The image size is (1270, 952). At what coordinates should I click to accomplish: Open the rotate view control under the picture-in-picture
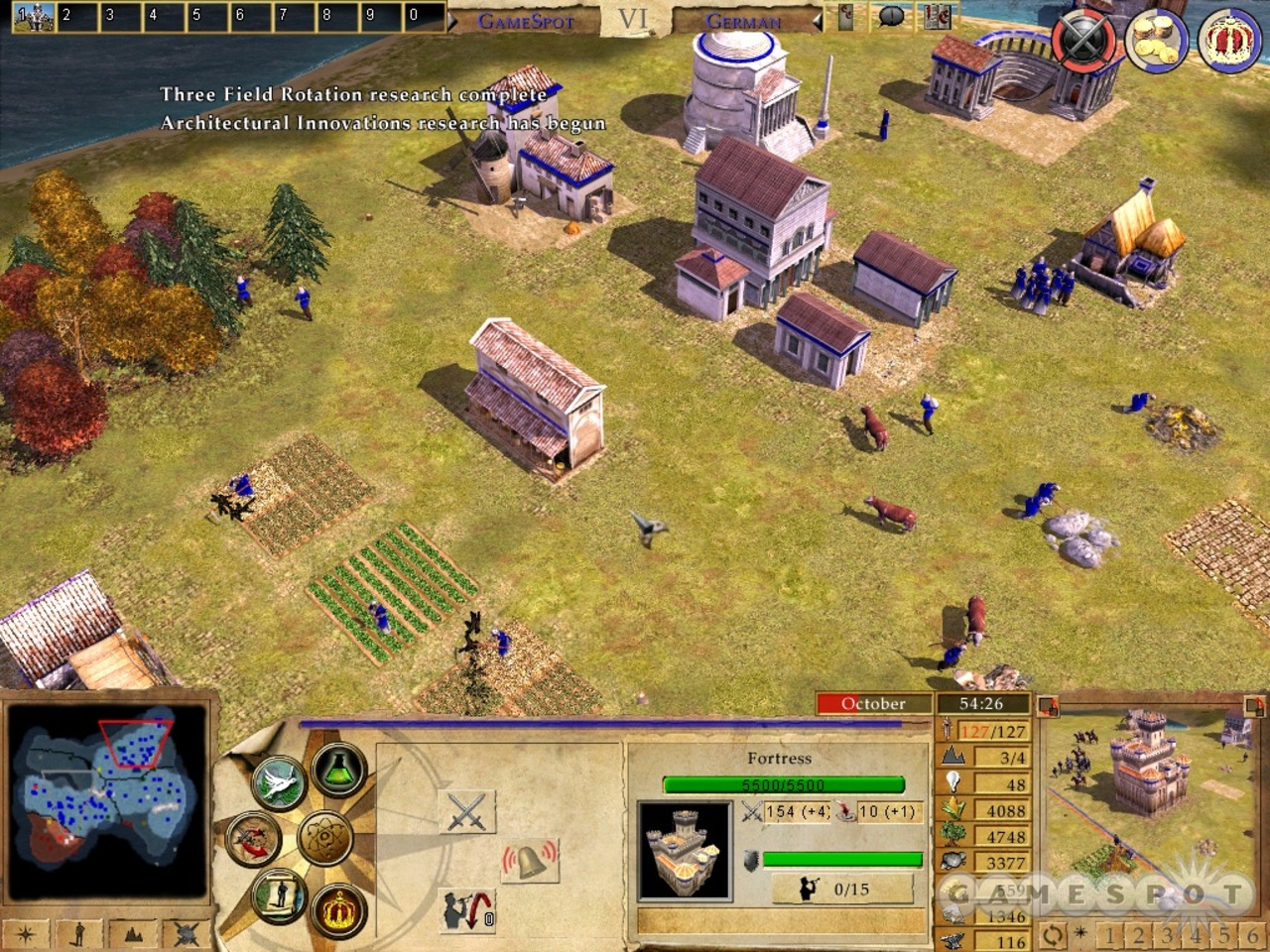click(1053, 935)
